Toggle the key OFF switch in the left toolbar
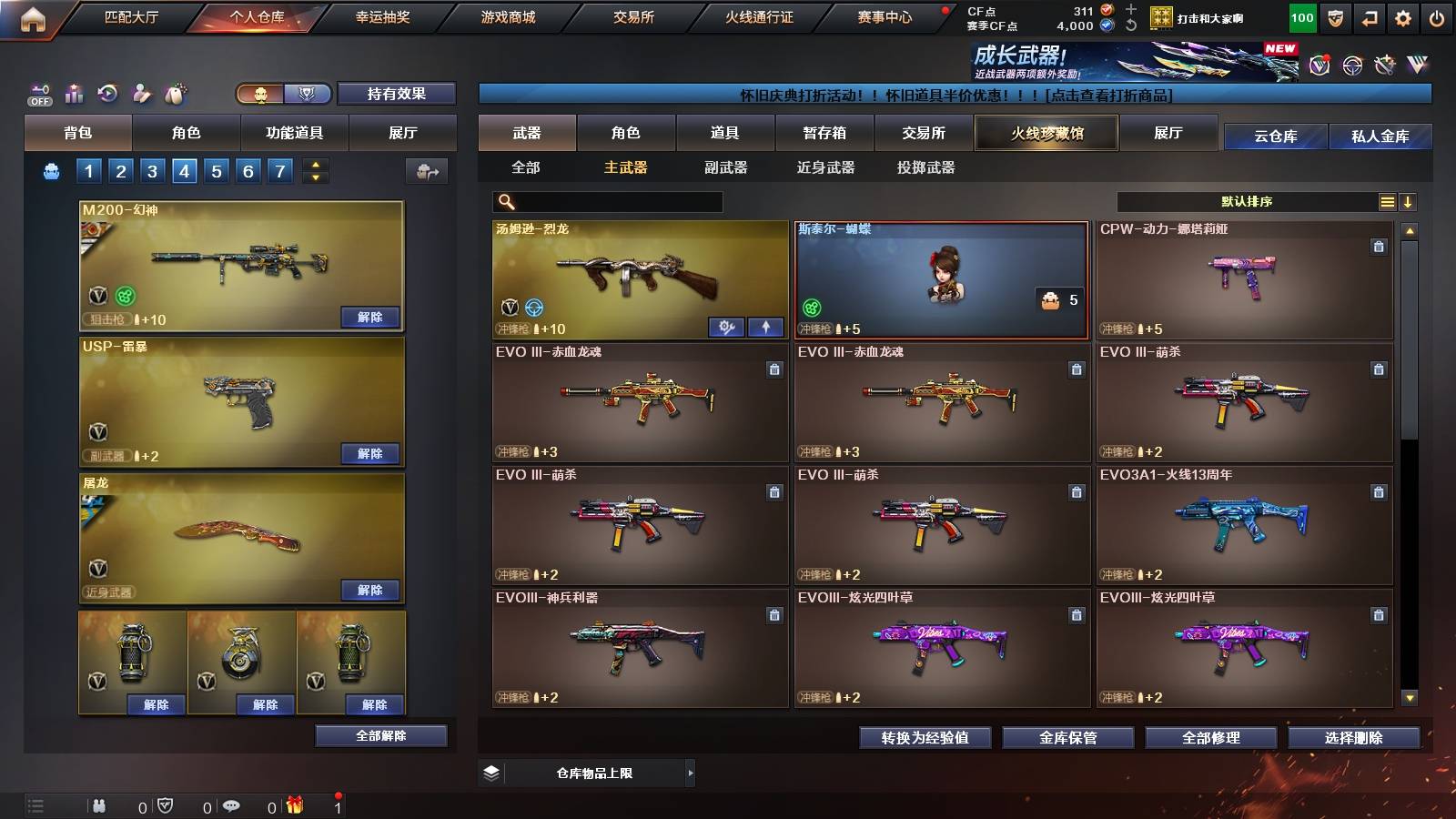Image resolution: width=1456 pixels, height=819 pixels. [x=39, y=94]
